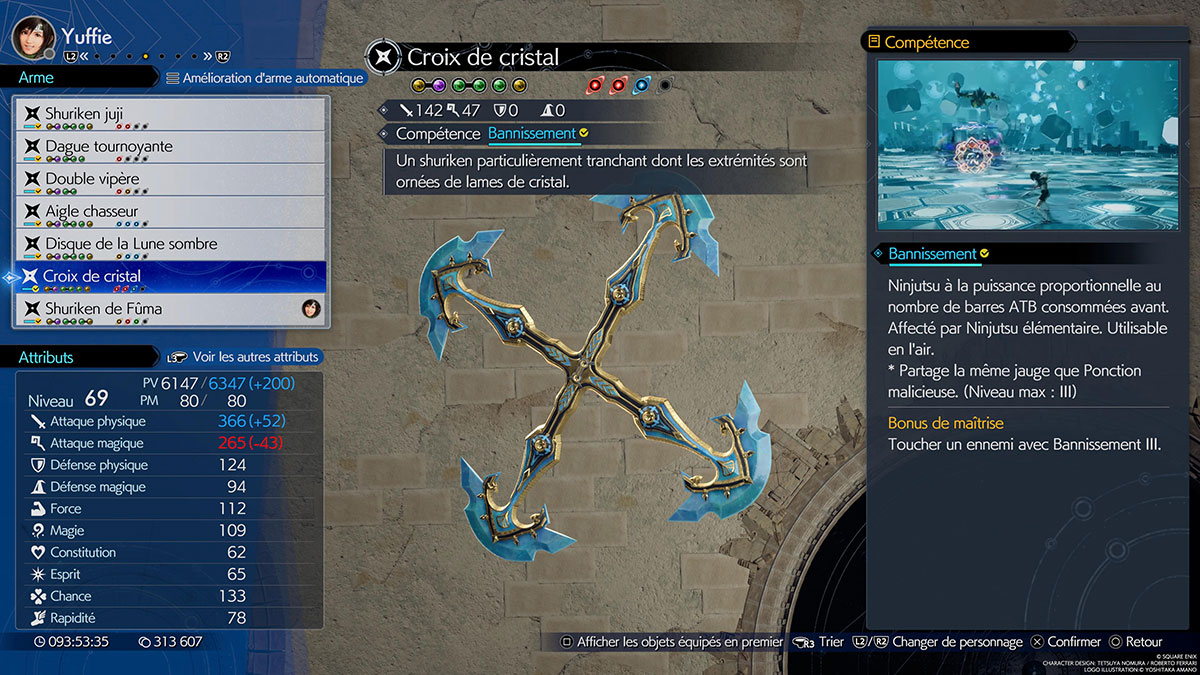Image resolution: width=1200 pixels, height=675 pixels.
Task: Click Changer de personnage
Action: tap(957, 642)
